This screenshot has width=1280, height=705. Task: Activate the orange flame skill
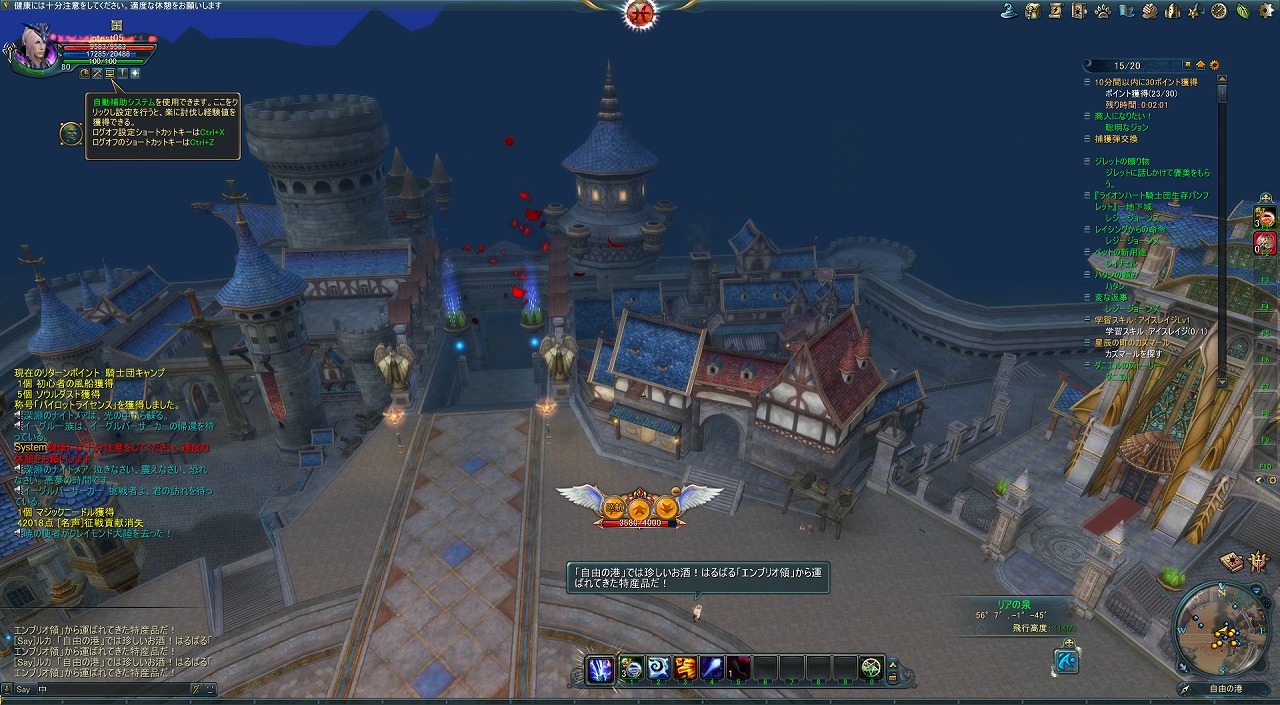pyautogui.click(x=684, y=668)
